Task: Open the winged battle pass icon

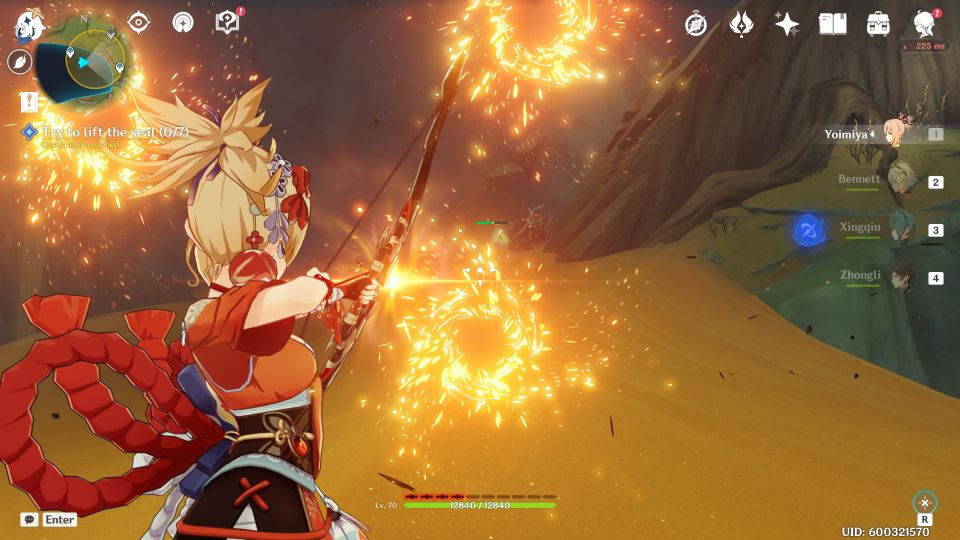Action: point(741,25)
